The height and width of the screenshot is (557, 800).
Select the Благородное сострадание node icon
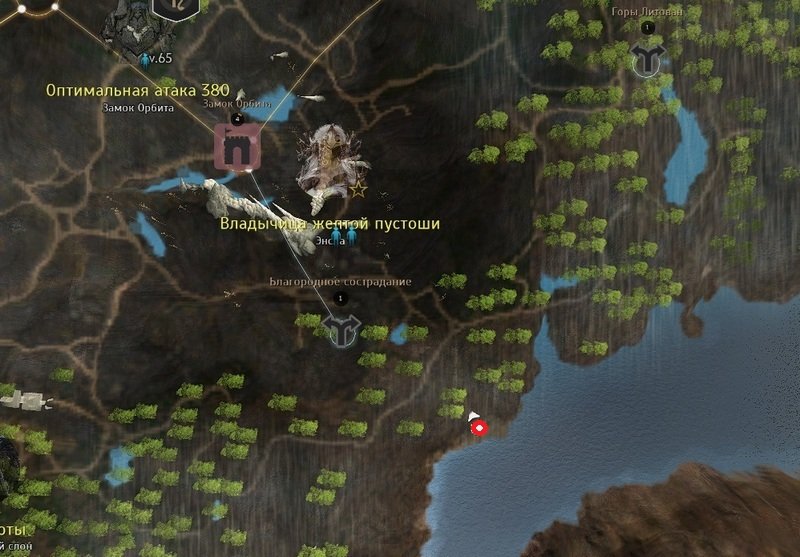(340, 329)
